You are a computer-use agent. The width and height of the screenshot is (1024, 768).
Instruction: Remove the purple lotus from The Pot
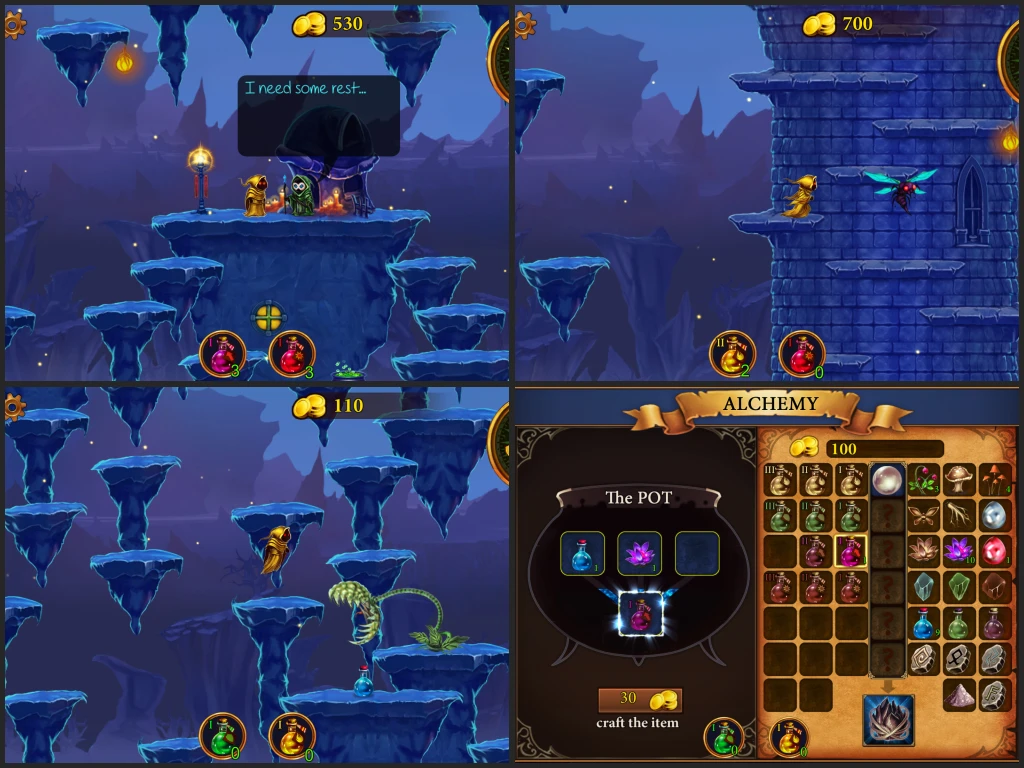tap(639, 553)
